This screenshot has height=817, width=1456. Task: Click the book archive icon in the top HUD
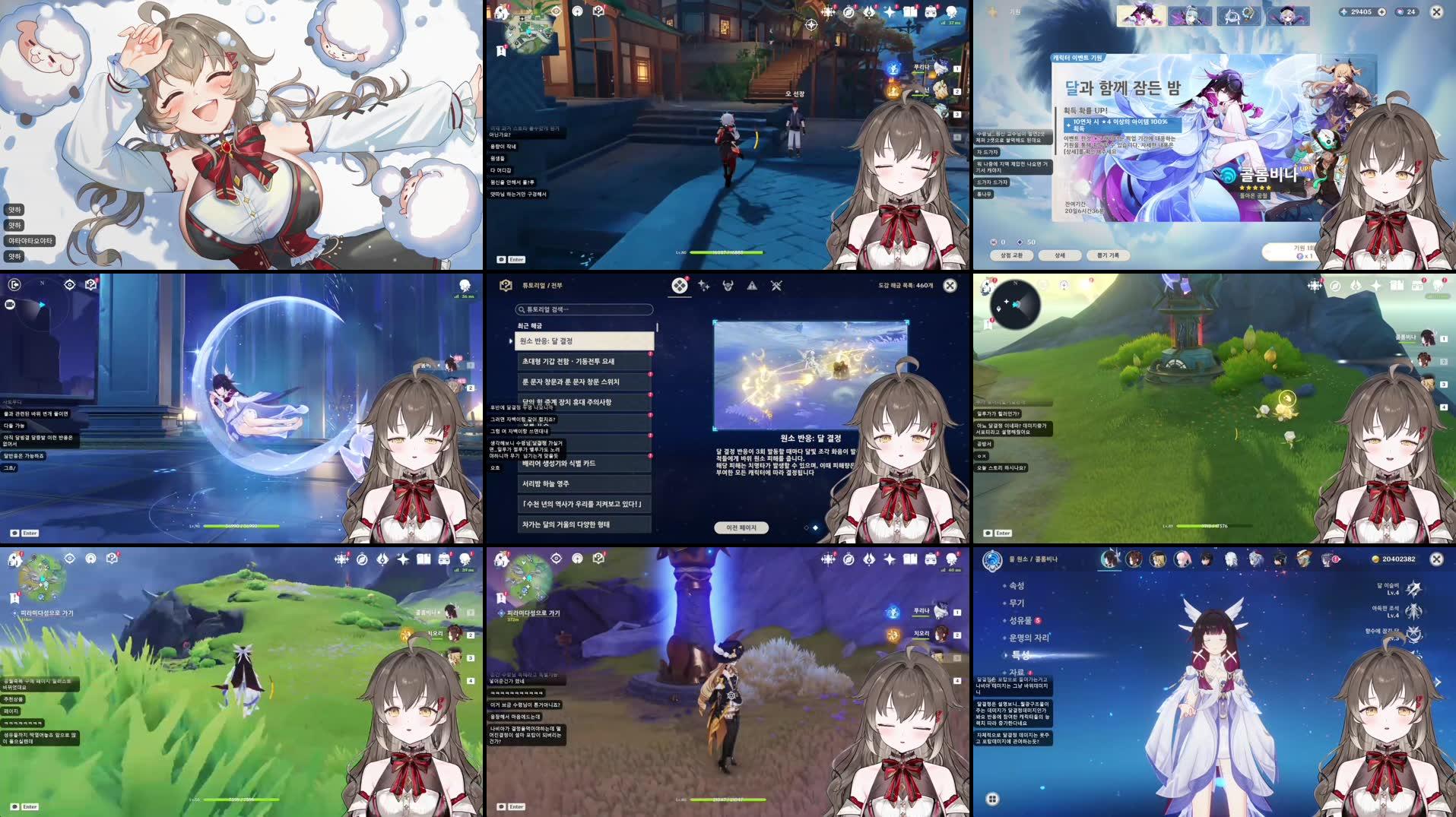coord(911,11)
